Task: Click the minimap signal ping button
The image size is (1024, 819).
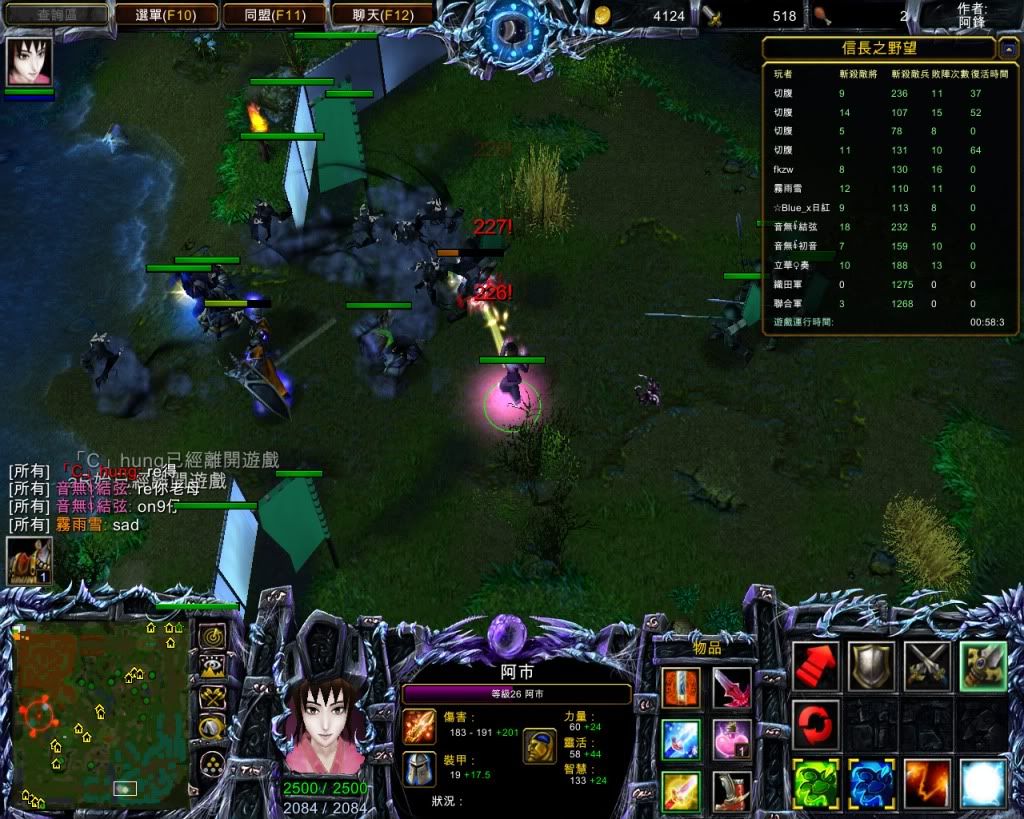Action: [x=211, y=637]
